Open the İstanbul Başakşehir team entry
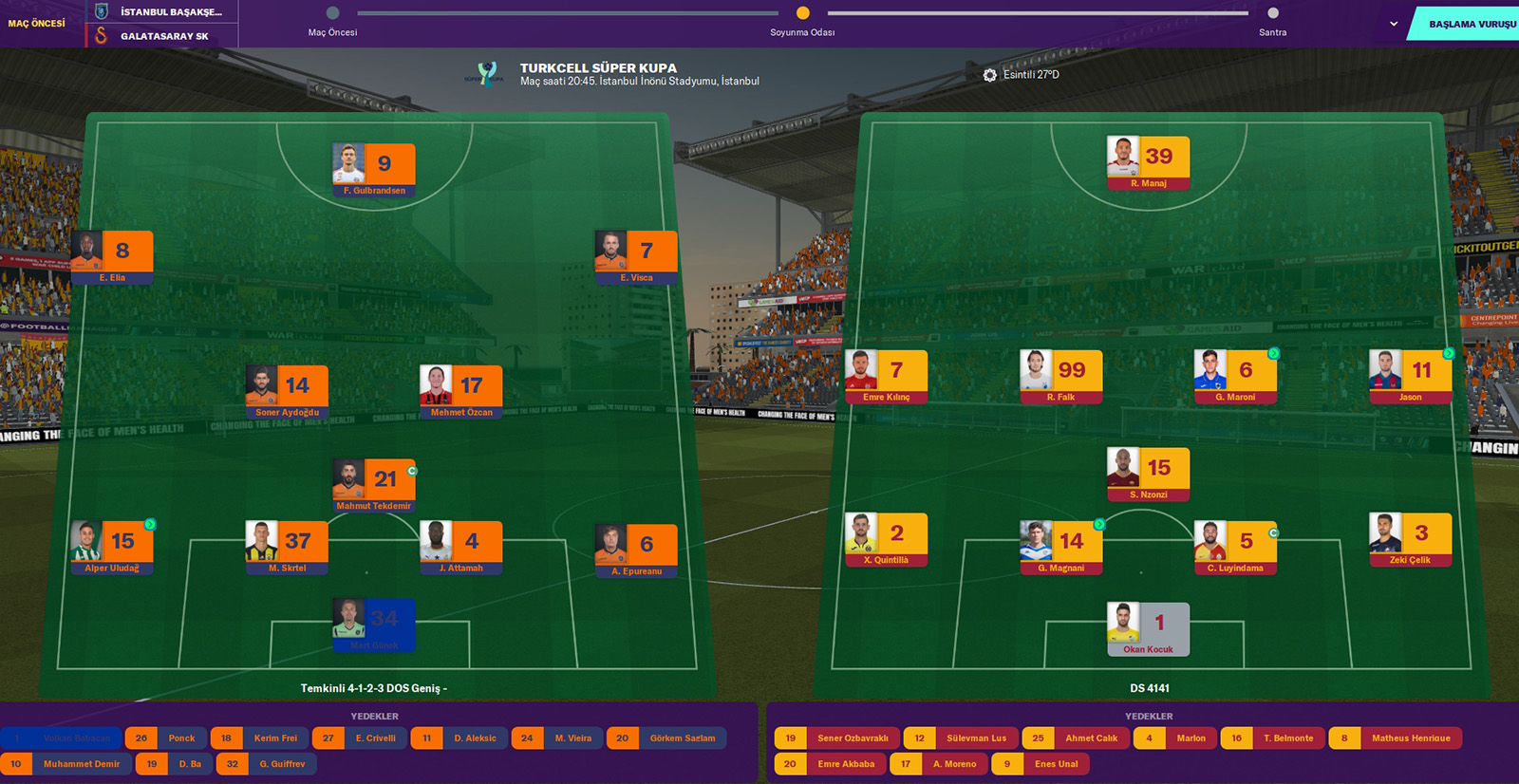Screen dimensions: 1519x784 (x=163, y=12)
